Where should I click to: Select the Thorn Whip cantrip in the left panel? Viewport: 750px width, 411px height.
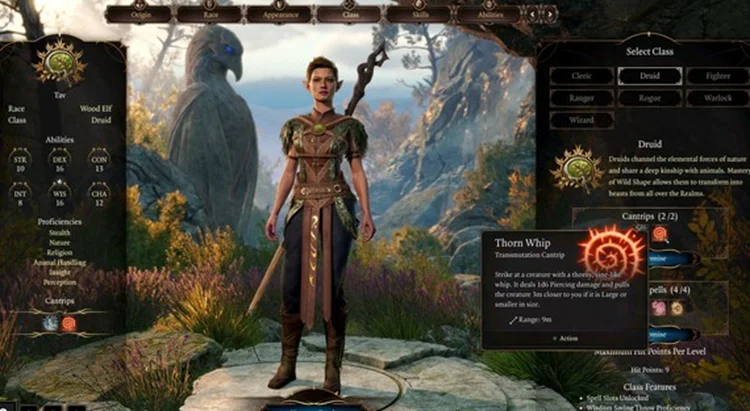coord(70,323)
